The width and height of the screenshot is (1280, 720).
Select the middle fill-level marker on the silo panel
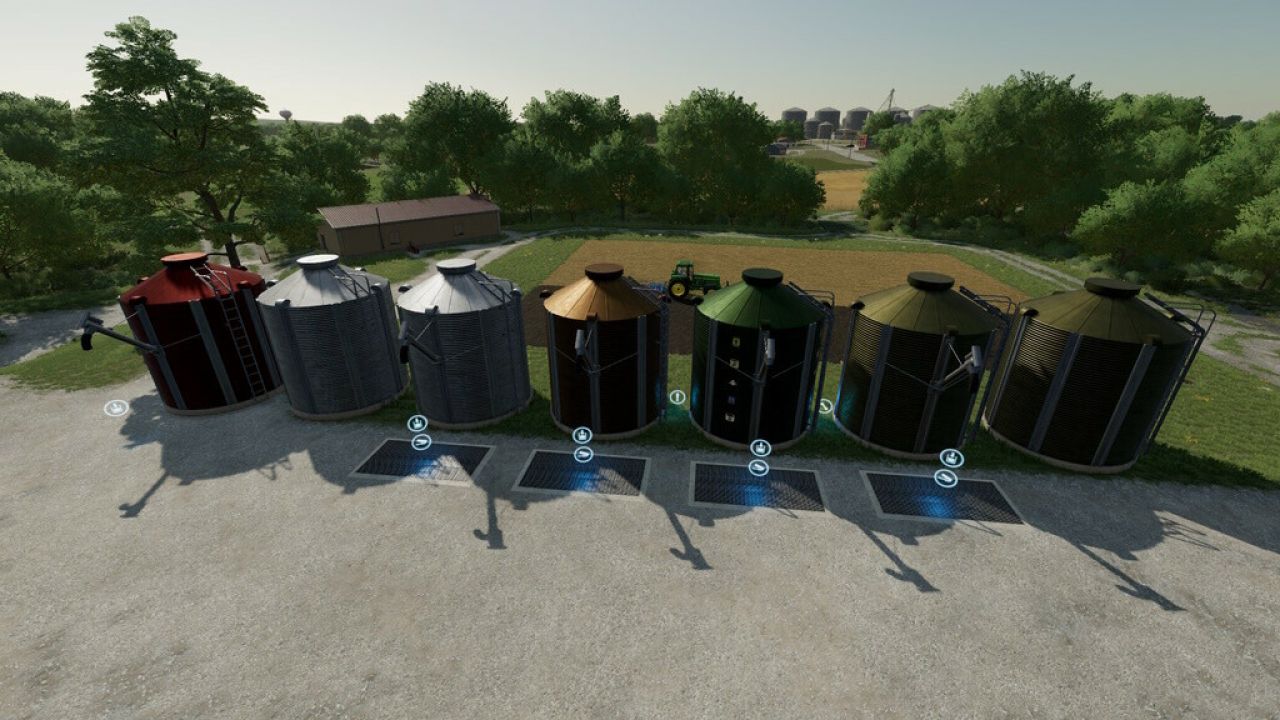734,383
